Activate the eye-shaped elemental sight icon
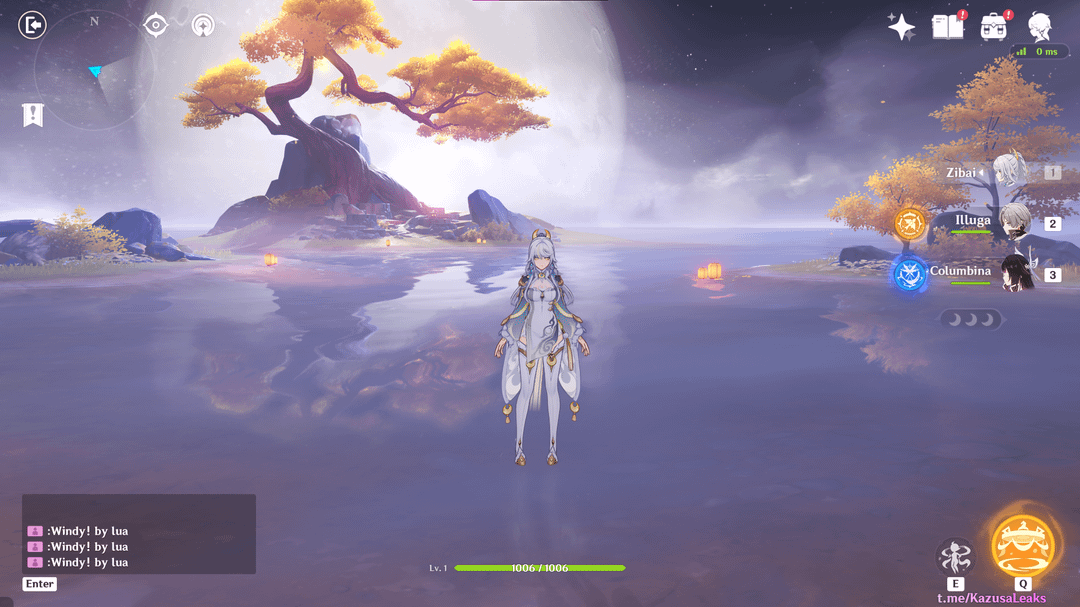Screen dimensions: 1080x607 coord(155,25)
